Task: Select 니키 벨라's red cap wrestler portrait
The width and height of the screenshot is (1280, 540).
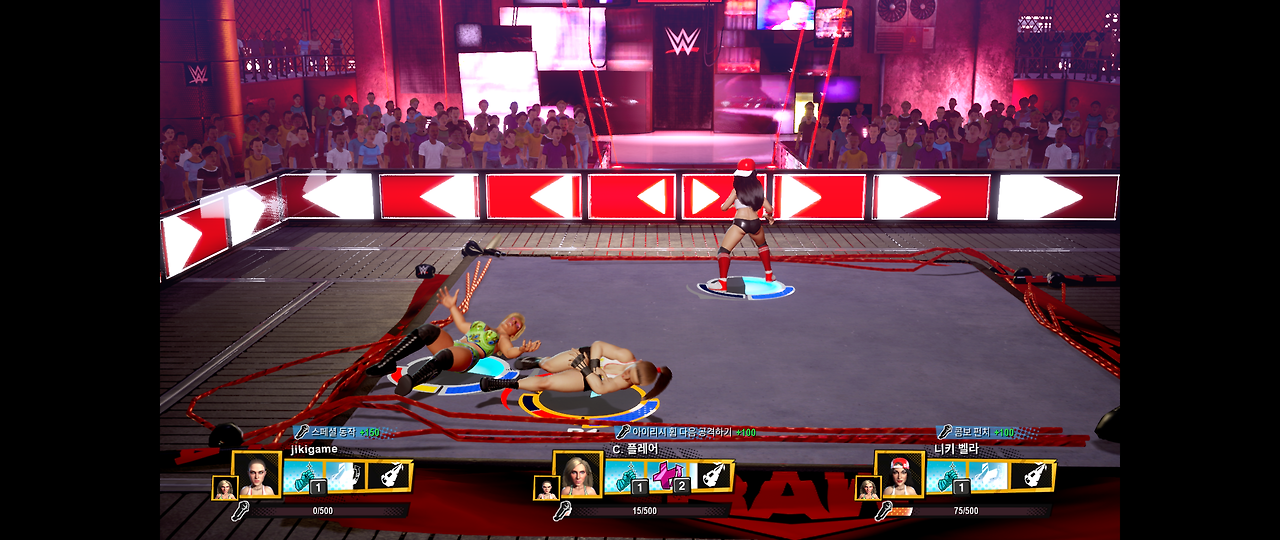Action: [900, 475]
